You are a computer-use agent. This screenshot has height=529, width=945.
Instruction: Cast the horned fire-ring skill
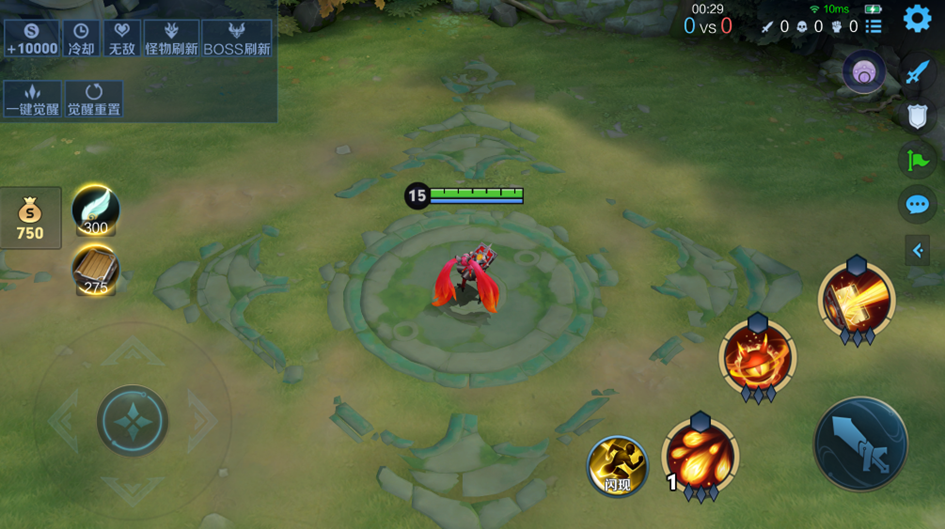(x=757, y=357)
